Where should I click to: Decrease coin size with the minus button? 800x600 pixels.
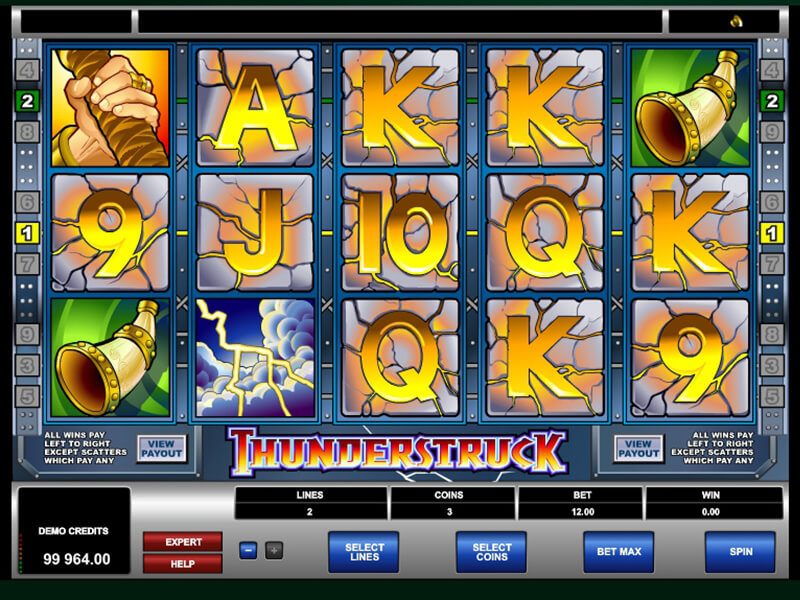coord(248,550)
